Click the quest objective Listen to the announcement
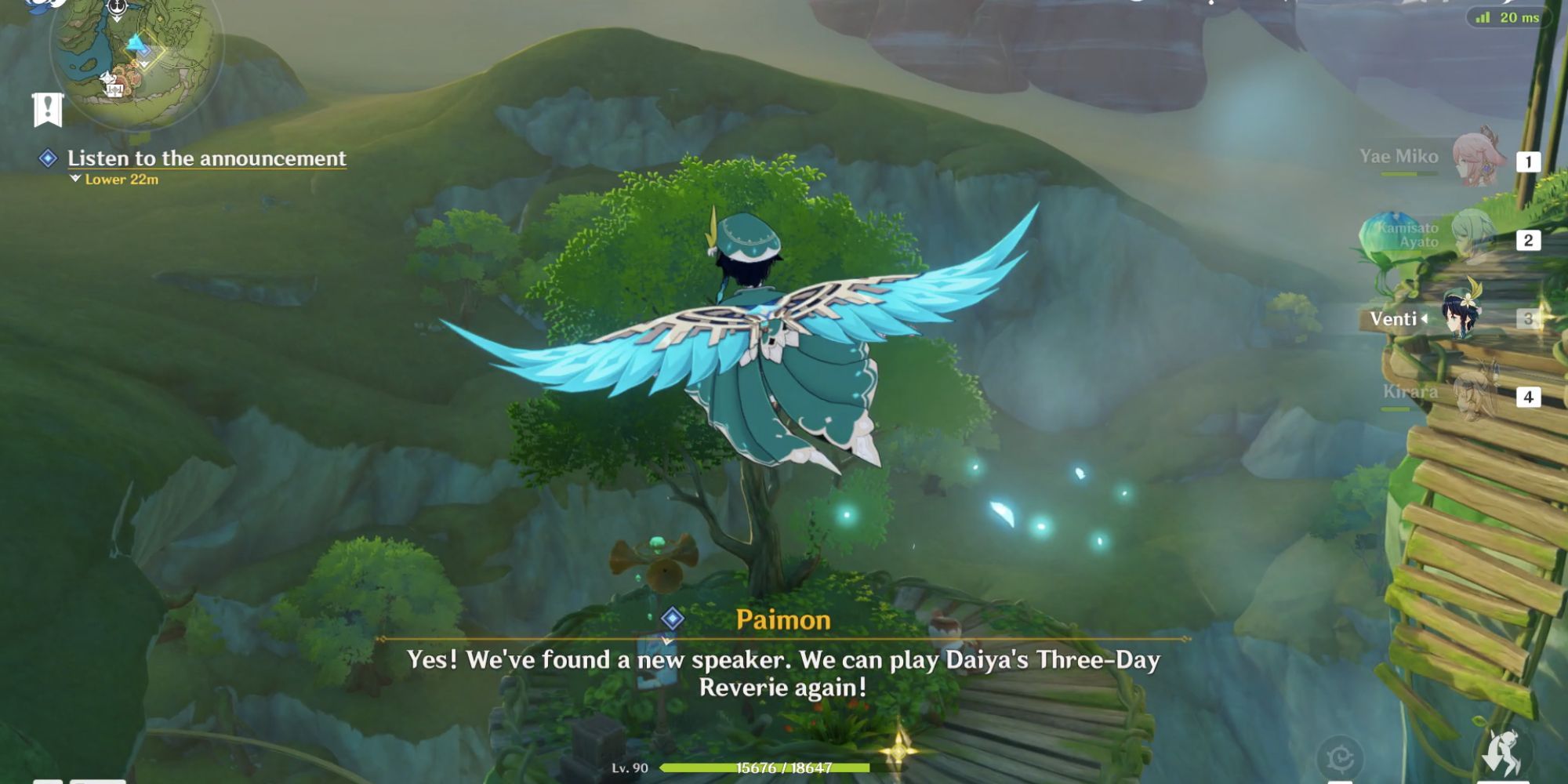The image size is (1568, 784). tap(205, 157)
